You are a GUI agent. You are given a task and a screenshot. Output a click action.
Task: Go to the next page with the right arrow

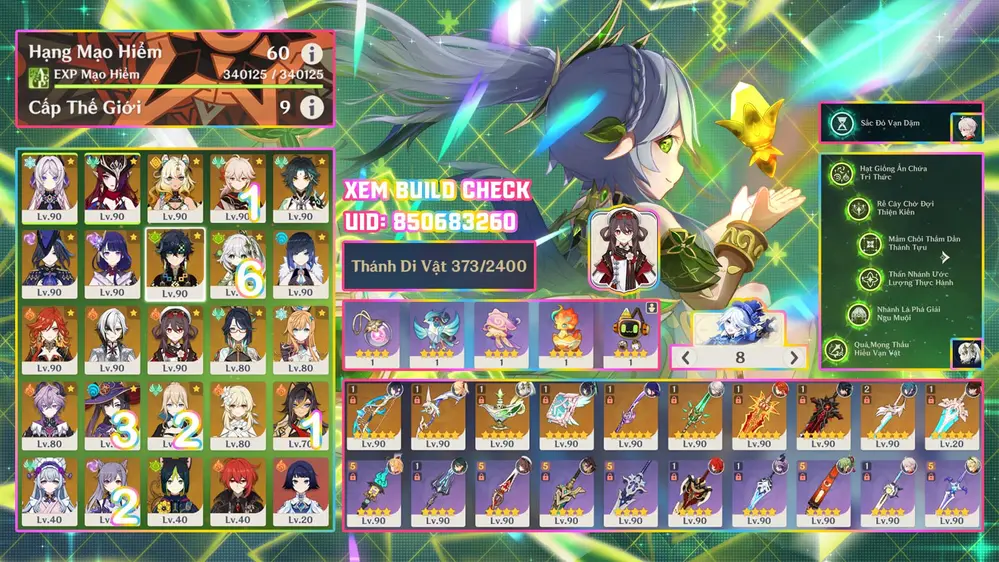[x=795, y=357]
